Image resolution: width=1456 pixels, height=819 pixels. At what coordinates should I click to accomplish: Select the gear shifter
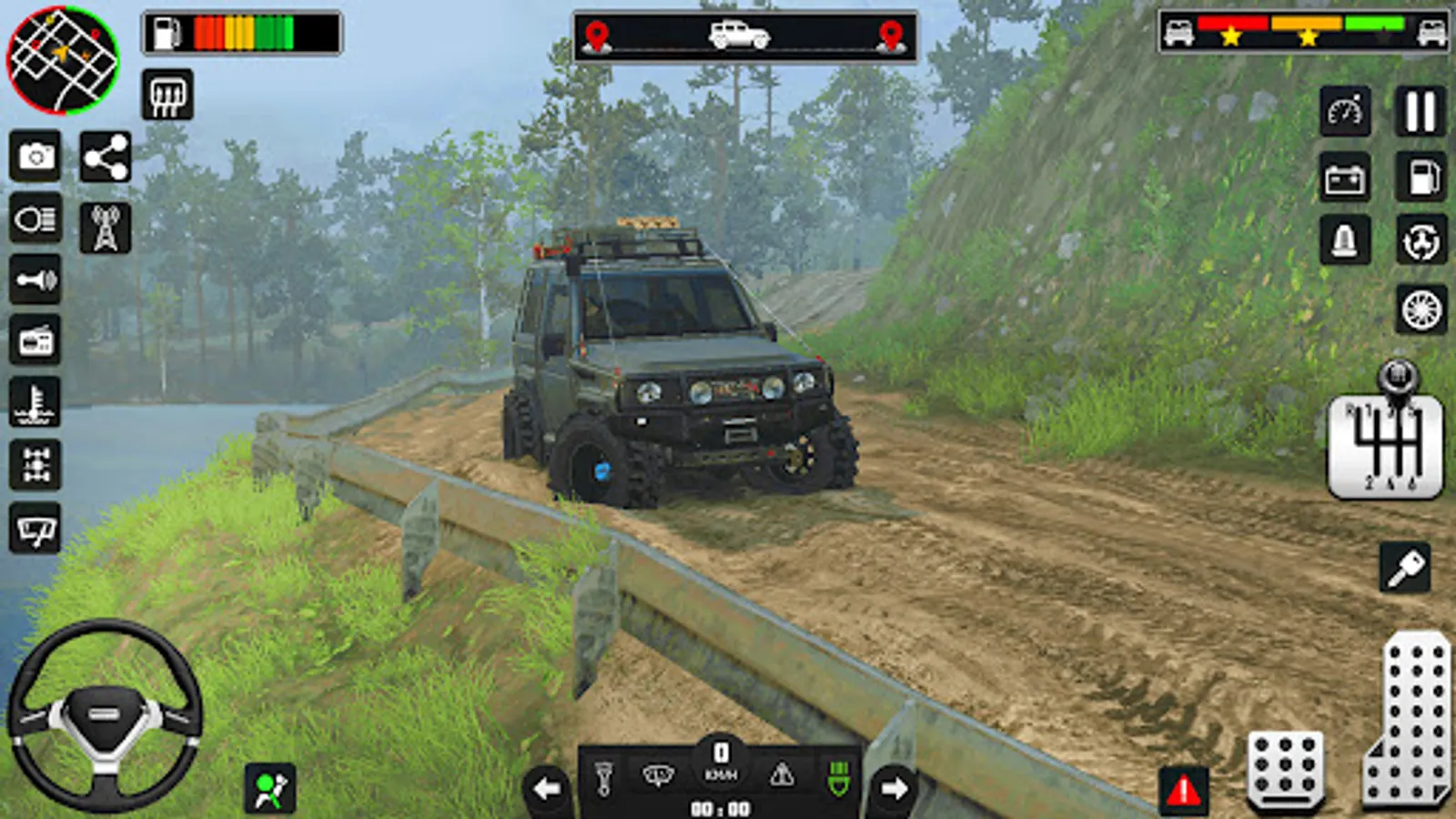(1386, 443)
